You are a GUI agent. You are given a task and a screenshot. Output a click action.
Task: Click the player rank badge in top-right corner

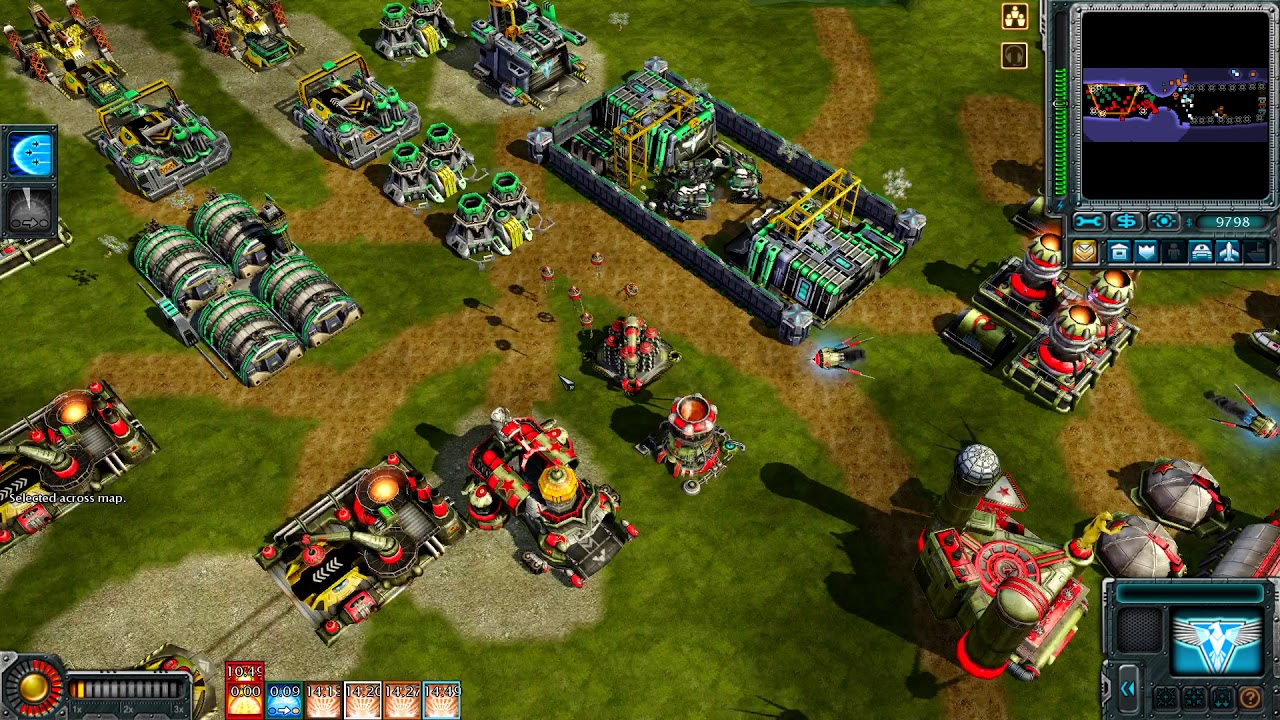click(1014, 16)
